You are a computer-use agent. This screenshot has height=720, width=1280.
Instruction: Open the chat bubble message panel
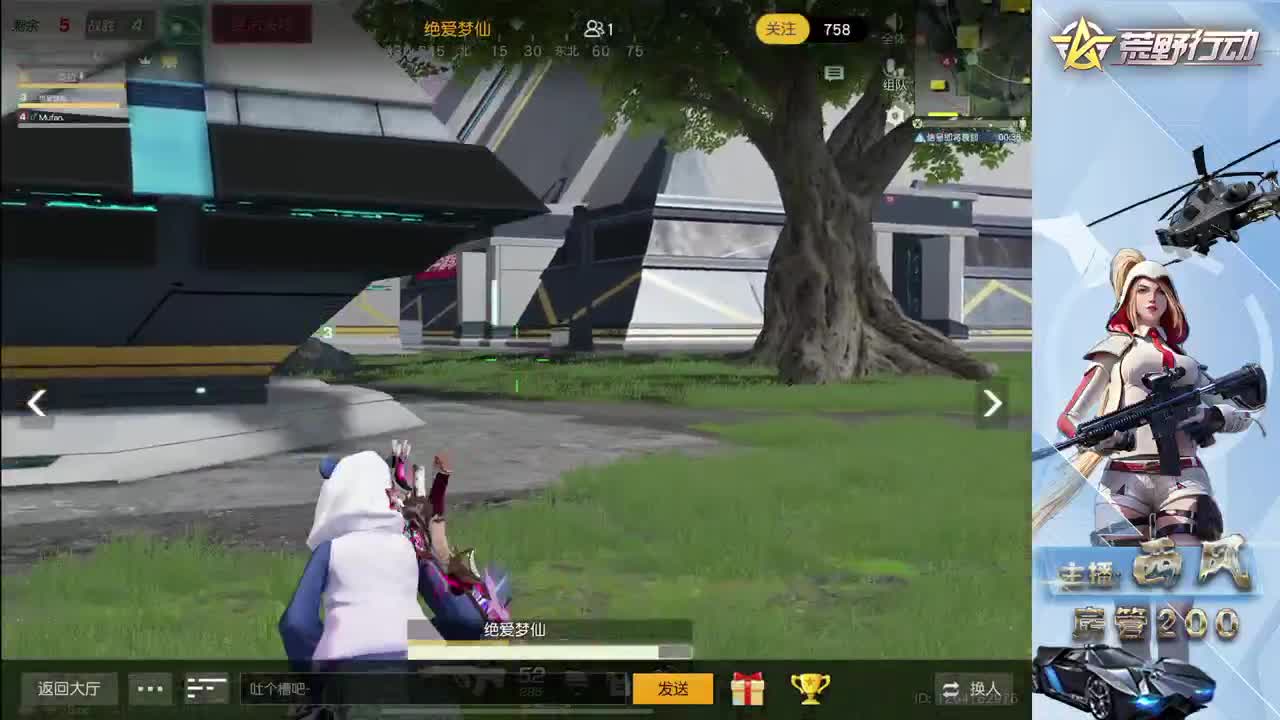[x=833, y=73]
